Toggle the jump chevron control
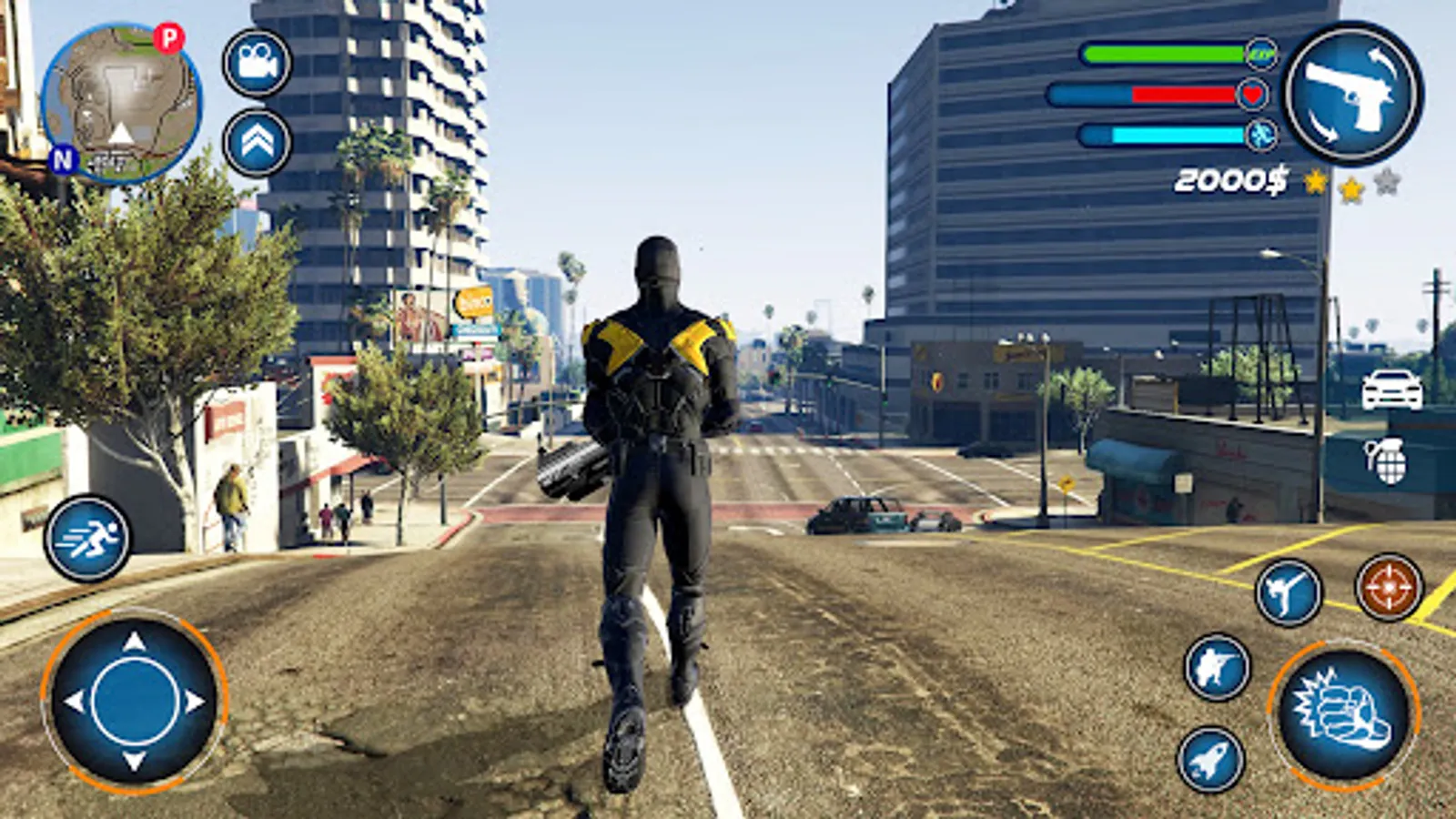Image resolution: width=1456 pixels, height=819 pixels. click(255, 139)
